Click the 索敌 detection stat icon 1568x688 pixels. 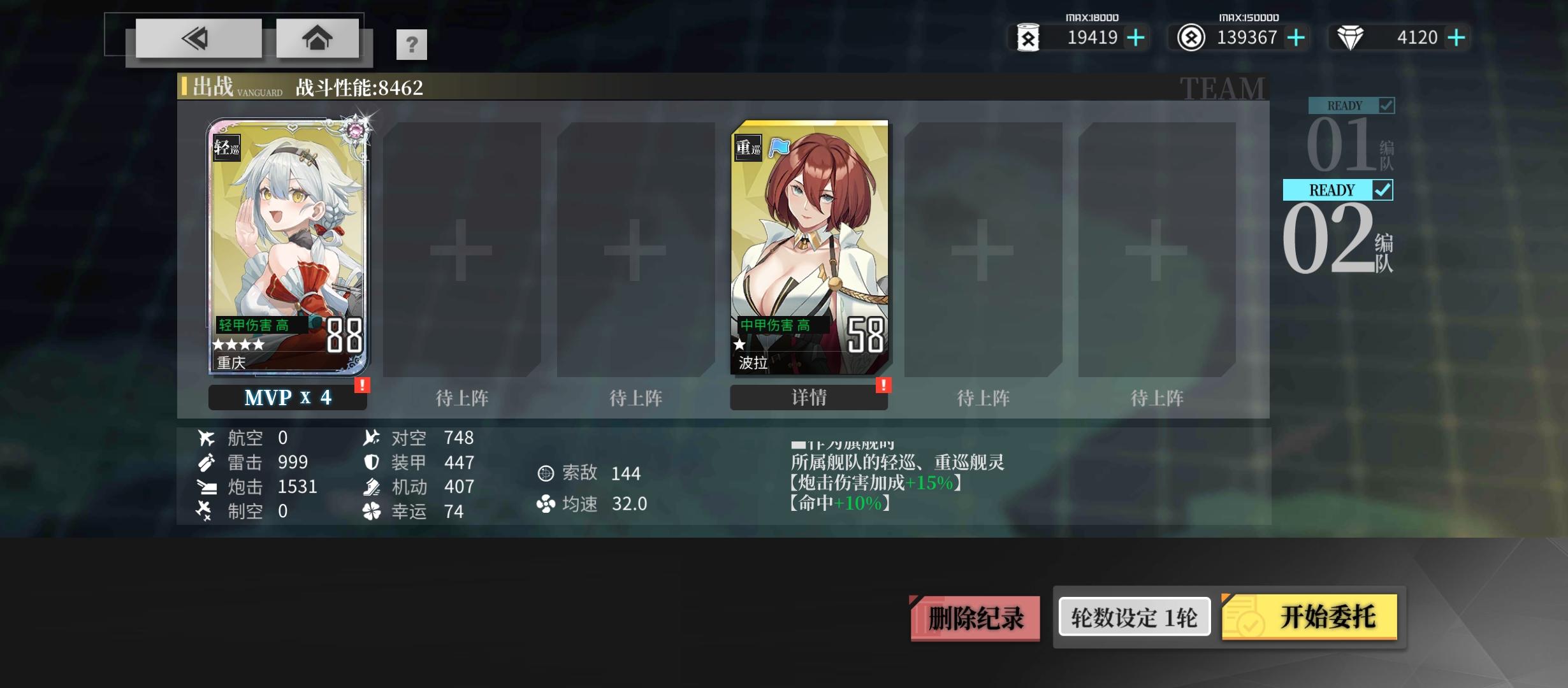click(x=546, y=473)
